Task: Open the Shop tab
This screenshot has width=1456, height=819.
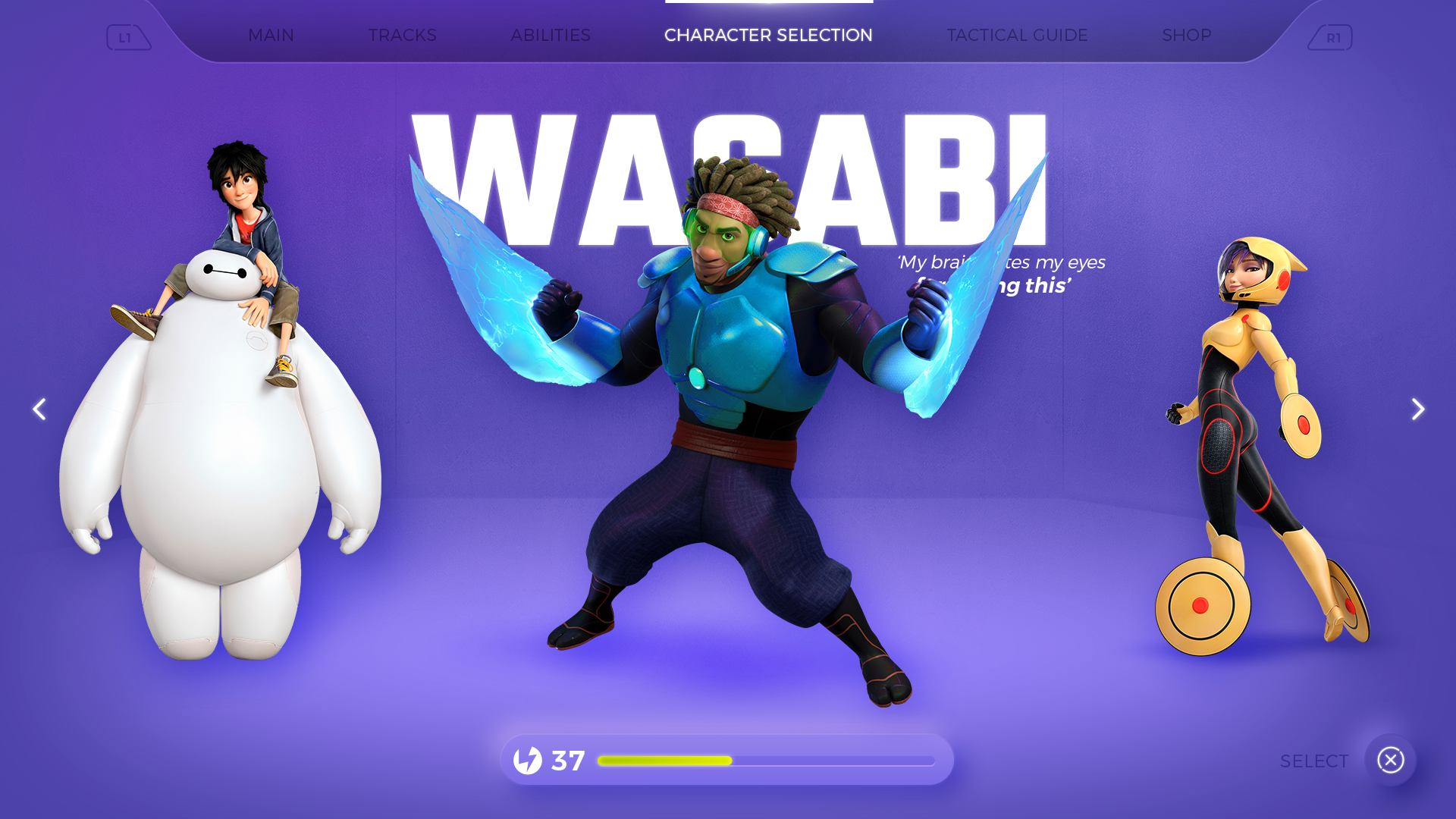Action: 1186,36
